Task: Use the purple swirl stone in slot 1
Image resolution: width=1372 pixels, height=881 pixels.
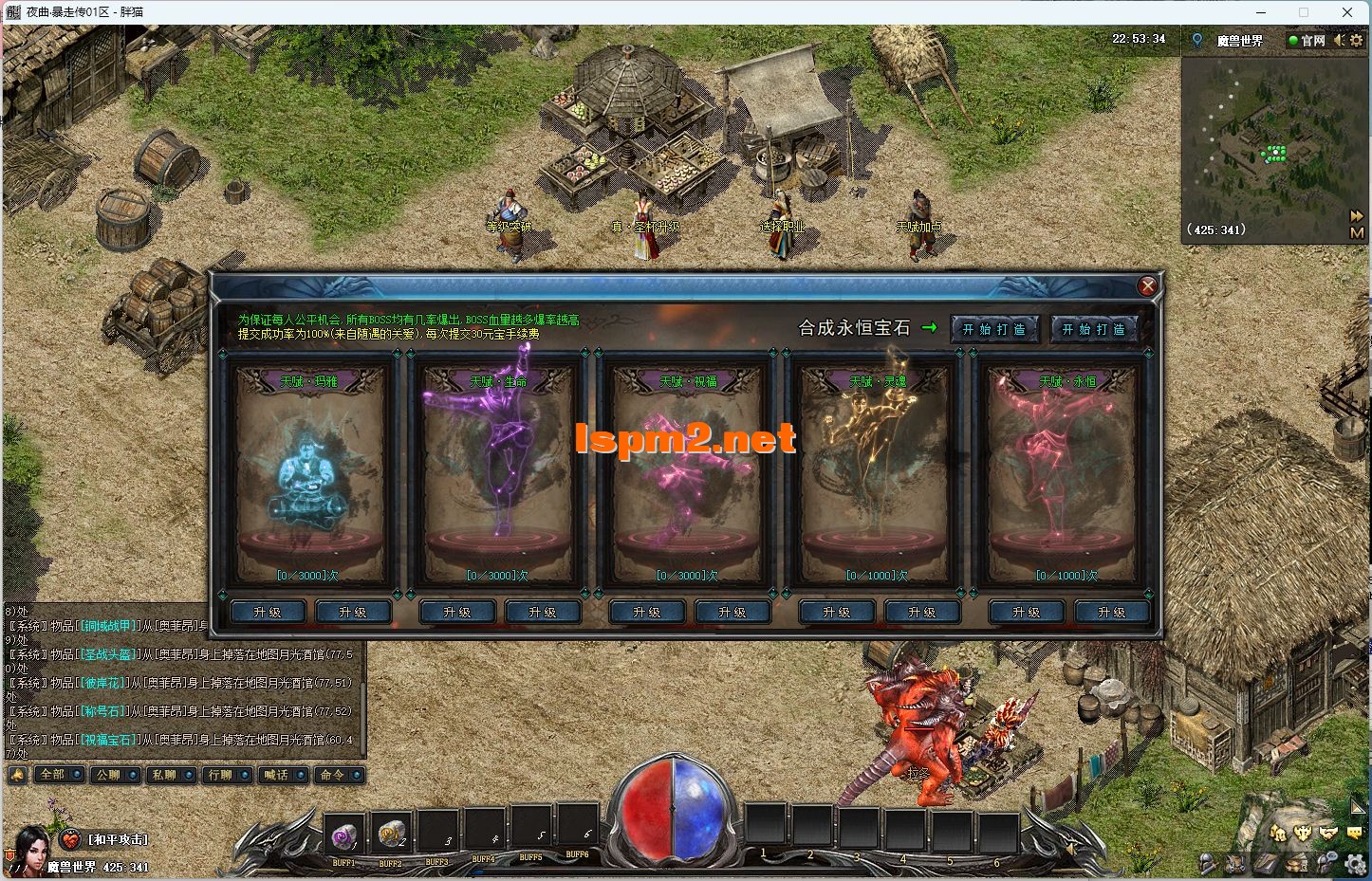Action: 343,835
